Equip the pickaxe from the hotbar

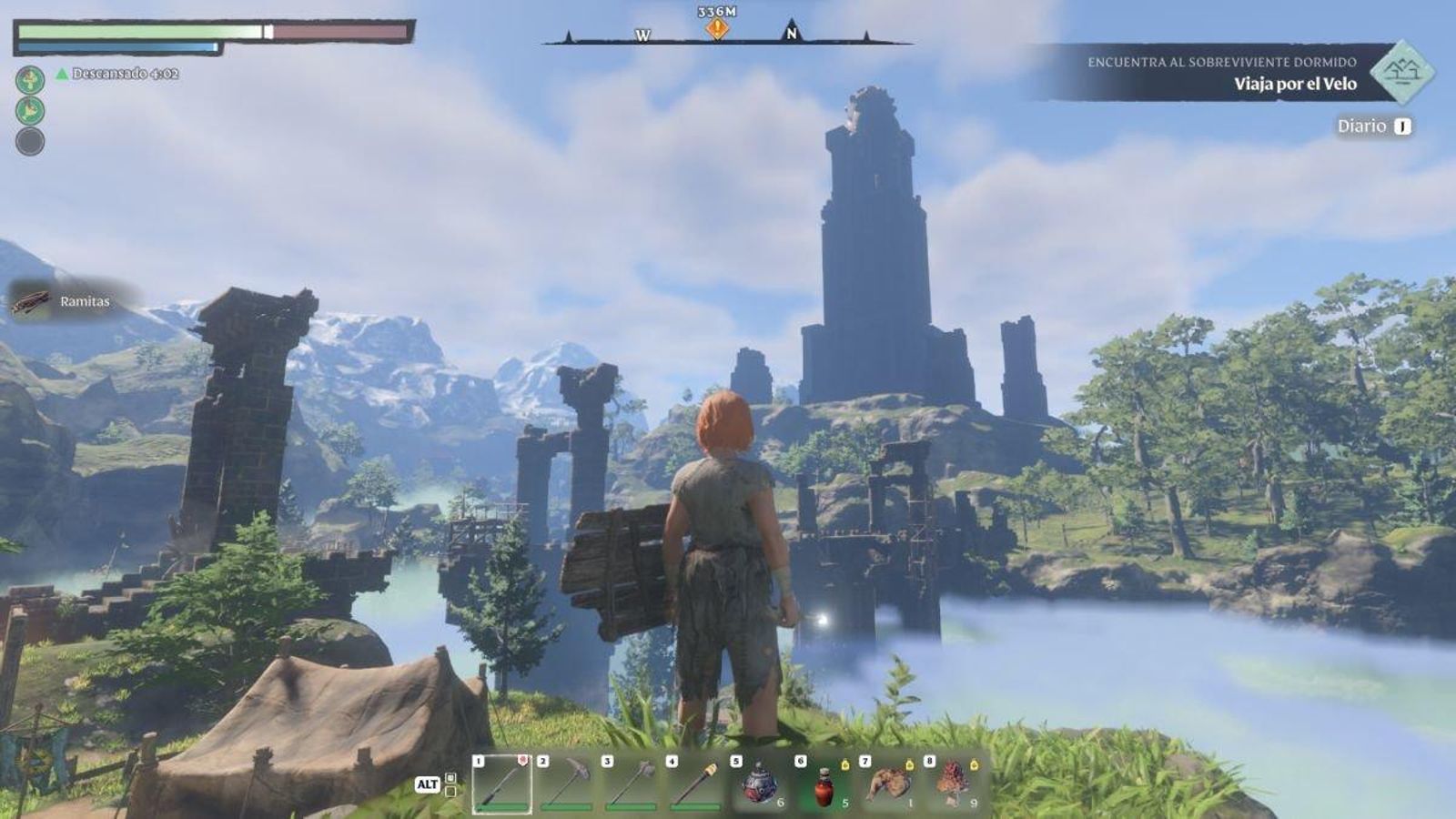pyautogui.click(x=567, y=784)
